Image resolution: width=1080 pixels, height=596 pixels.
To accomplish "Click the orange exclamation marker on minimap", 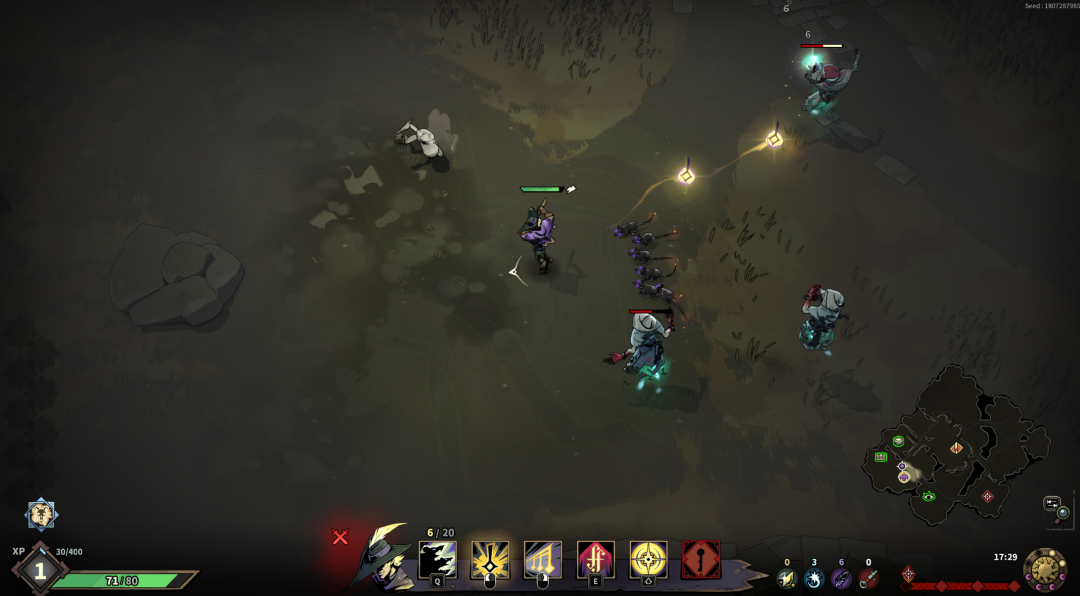I will [956, 448].
